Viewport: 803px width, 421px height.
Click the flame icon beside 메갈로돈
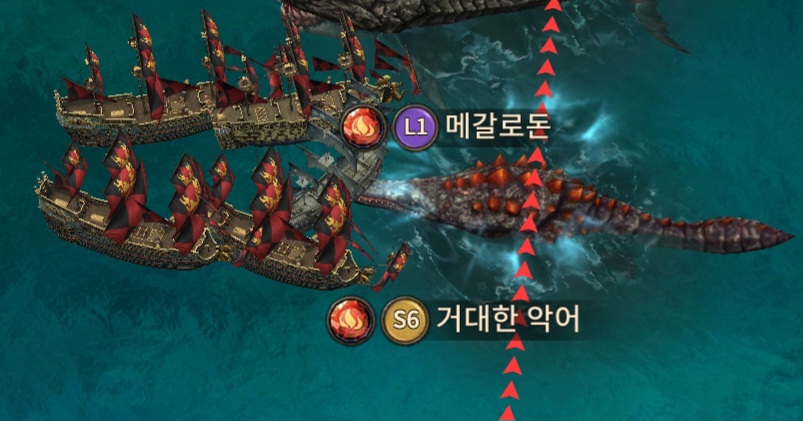coord(362,128)
